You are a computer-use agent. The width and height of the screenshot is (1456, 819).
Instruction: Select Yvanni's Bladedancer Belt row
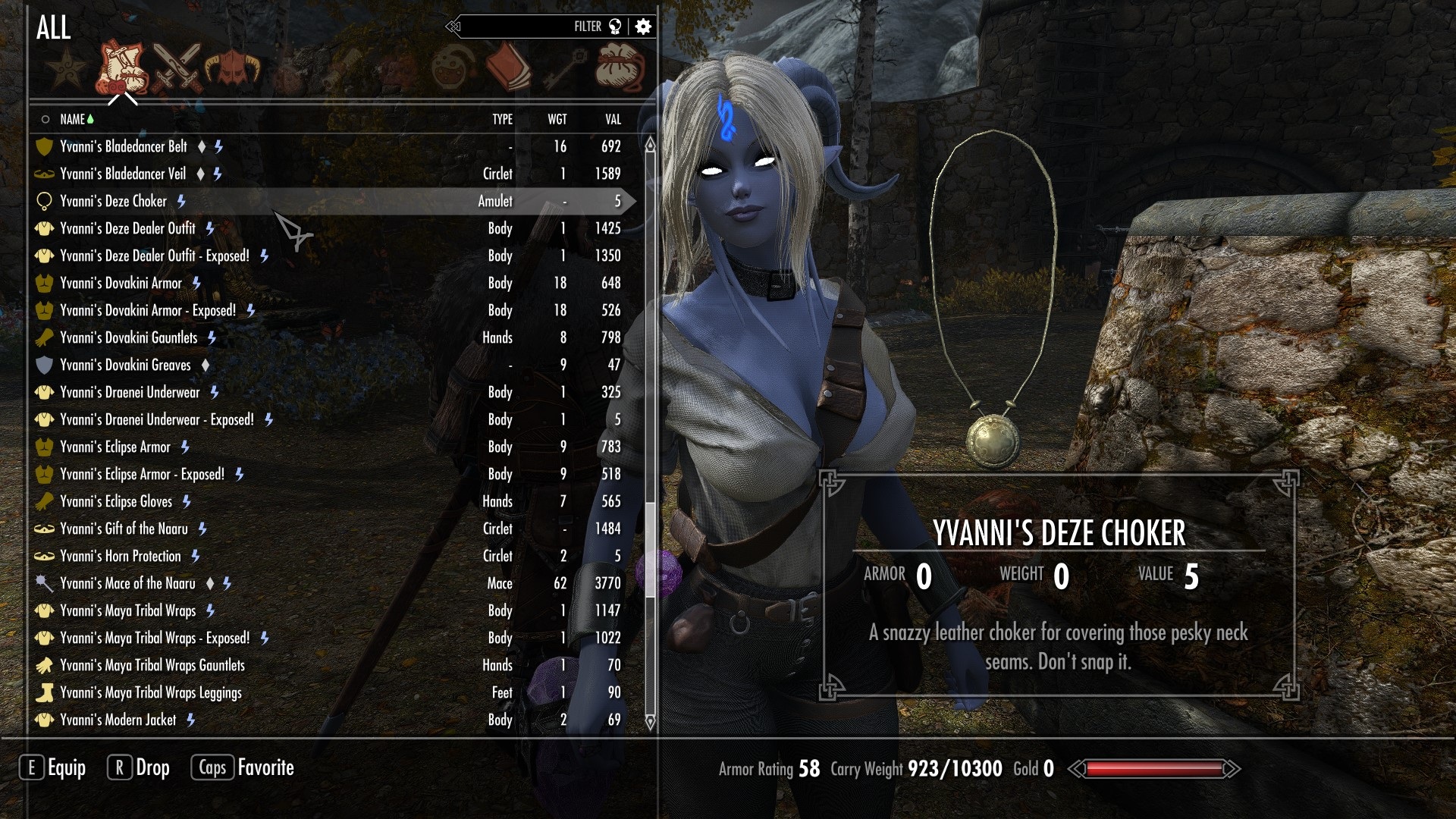(124, 146)
